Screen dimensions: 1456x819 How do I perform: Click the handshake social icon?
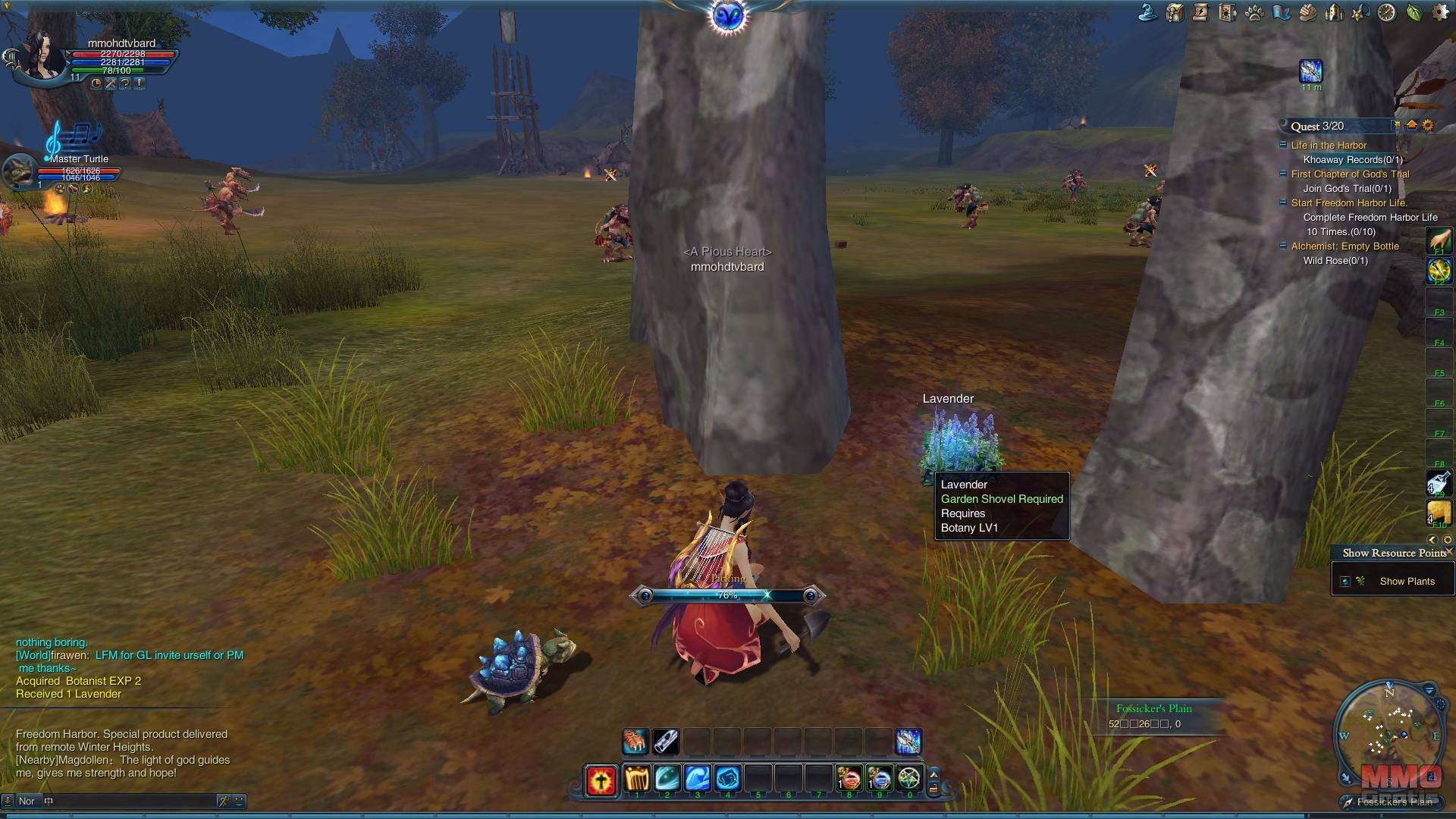1307,12
